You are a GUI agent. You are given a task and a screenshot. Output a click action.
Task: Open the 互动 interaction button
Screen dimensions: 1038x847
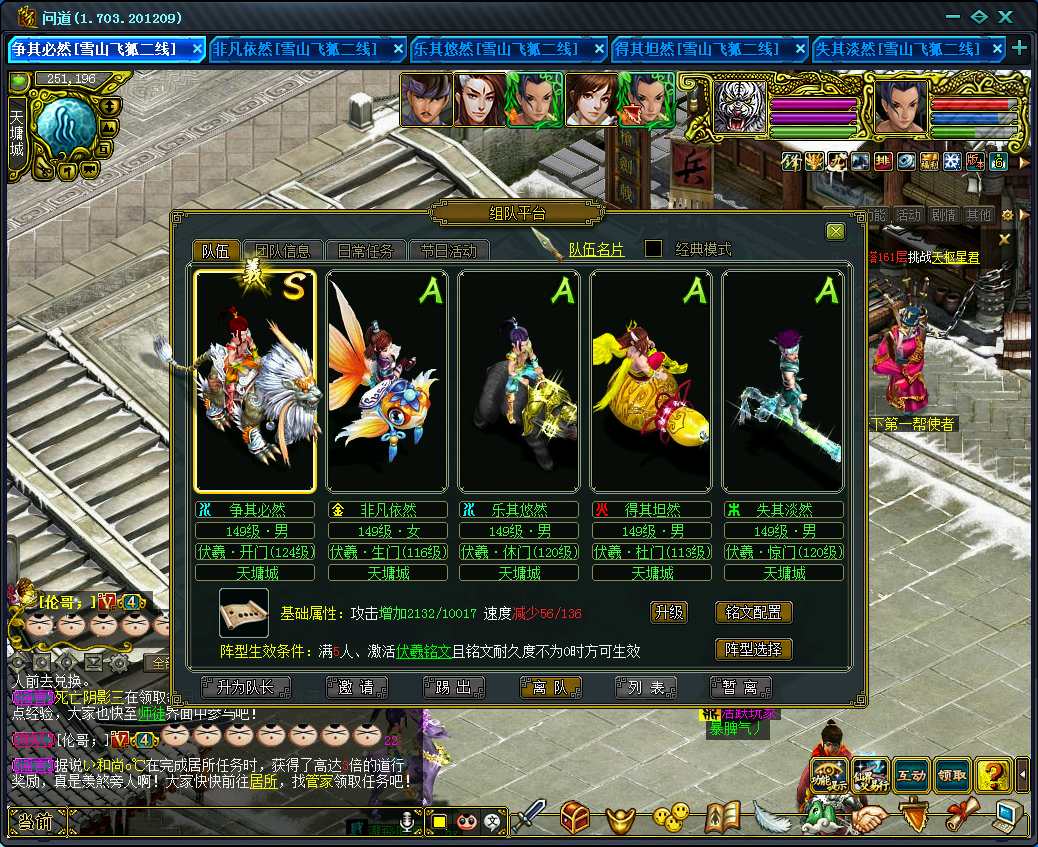point(910,774)
